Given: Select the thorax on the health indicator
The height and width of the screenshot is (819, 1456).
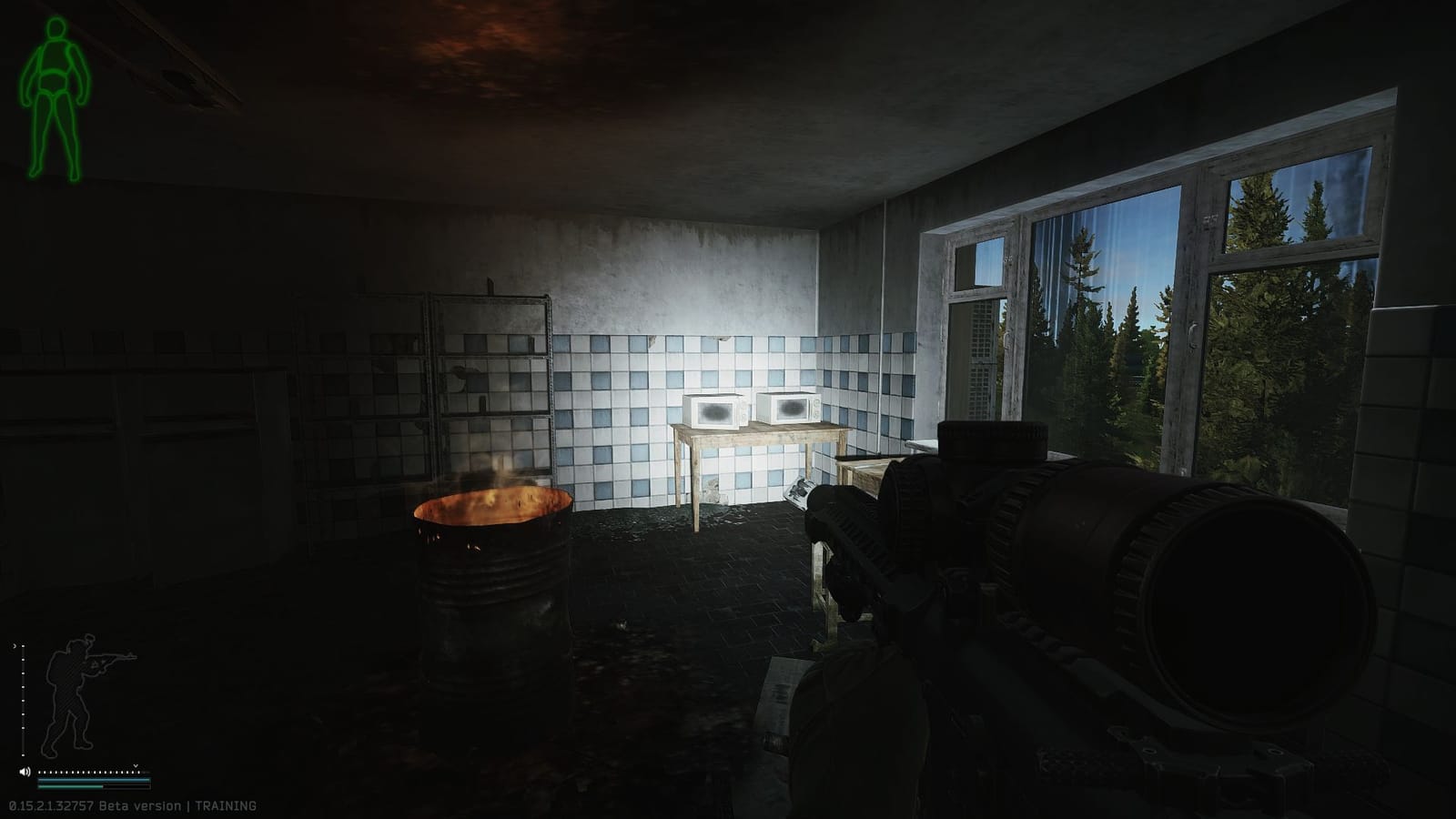Looking at the screenshot, I should (55, 55).
